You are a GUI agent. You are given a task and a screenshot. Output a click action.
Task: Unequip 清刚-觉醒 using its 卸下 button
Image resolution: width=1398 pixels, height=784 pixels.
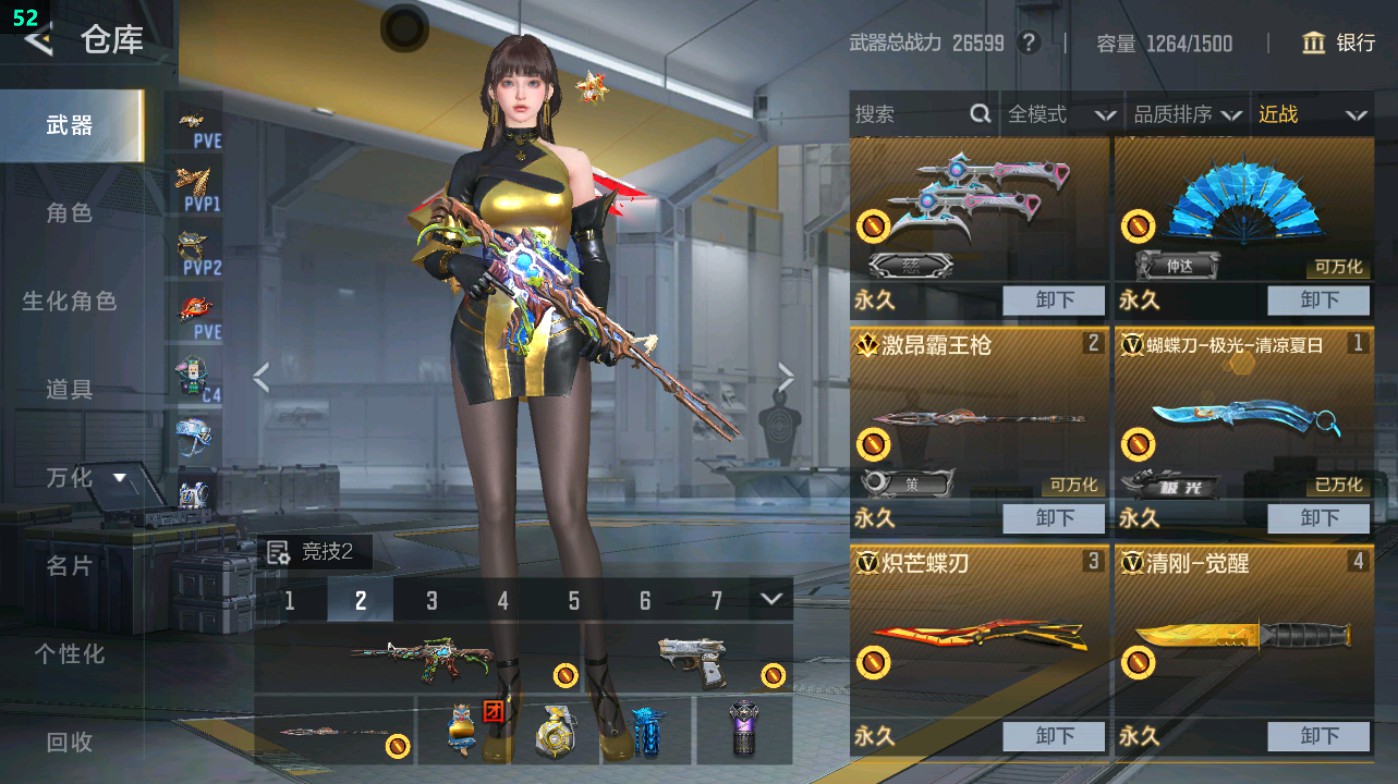coord(1319,736)
